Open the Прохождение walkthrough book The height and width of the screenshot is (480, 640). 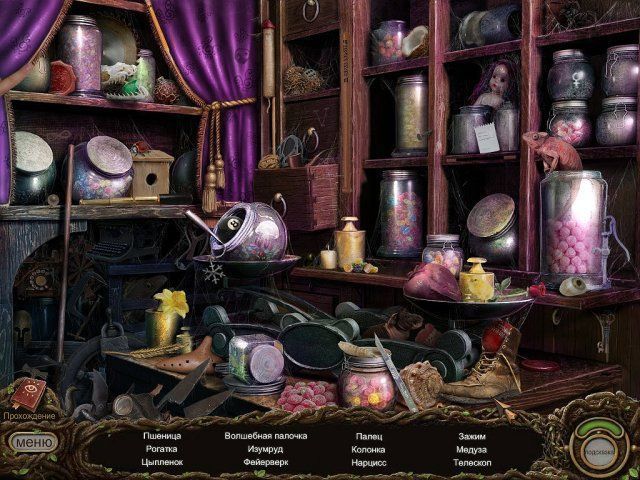coord(27,395)
